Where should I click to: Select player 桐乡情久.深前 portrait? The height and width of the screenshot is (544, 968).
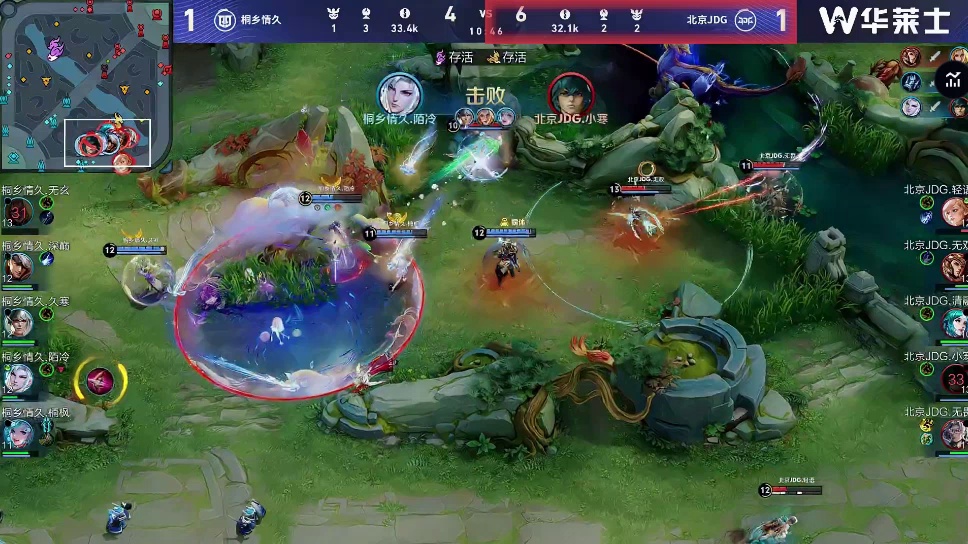pos(19,266)
